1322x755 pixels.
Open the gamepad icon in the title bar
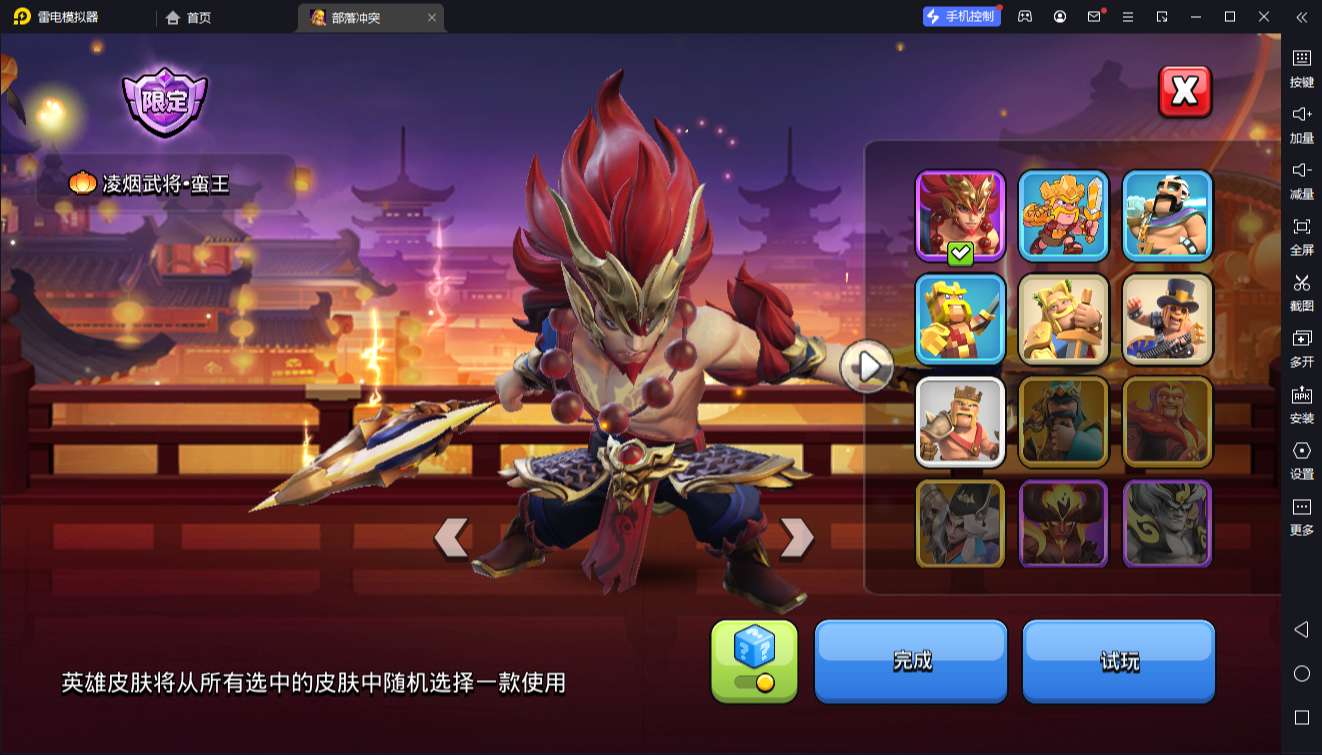pos(1023,17)
